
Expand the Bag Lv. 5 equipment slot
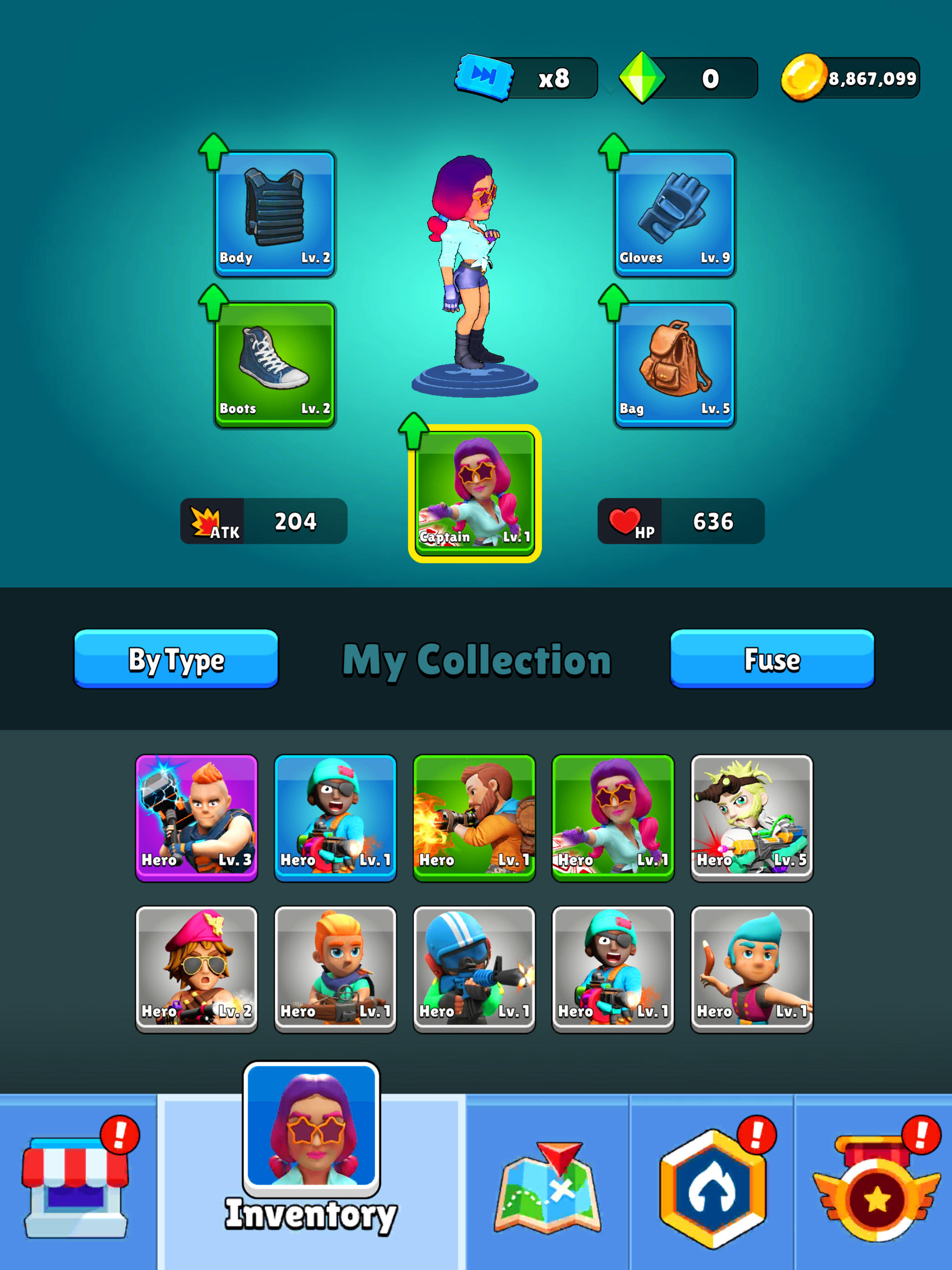point(674,364)
